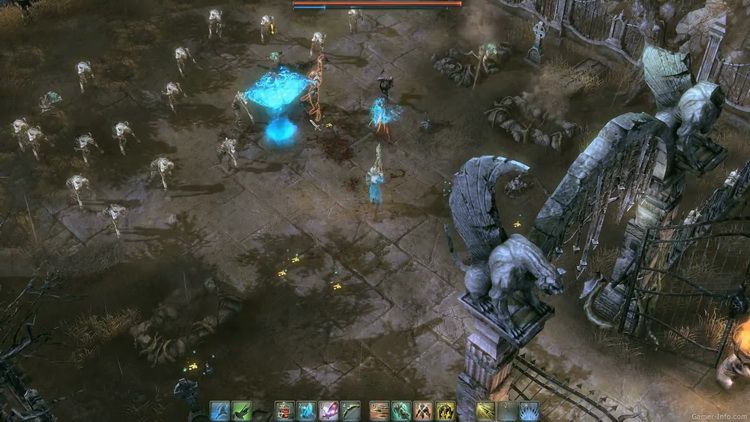Use the yellow and black emblem skill

click(445, 411)
